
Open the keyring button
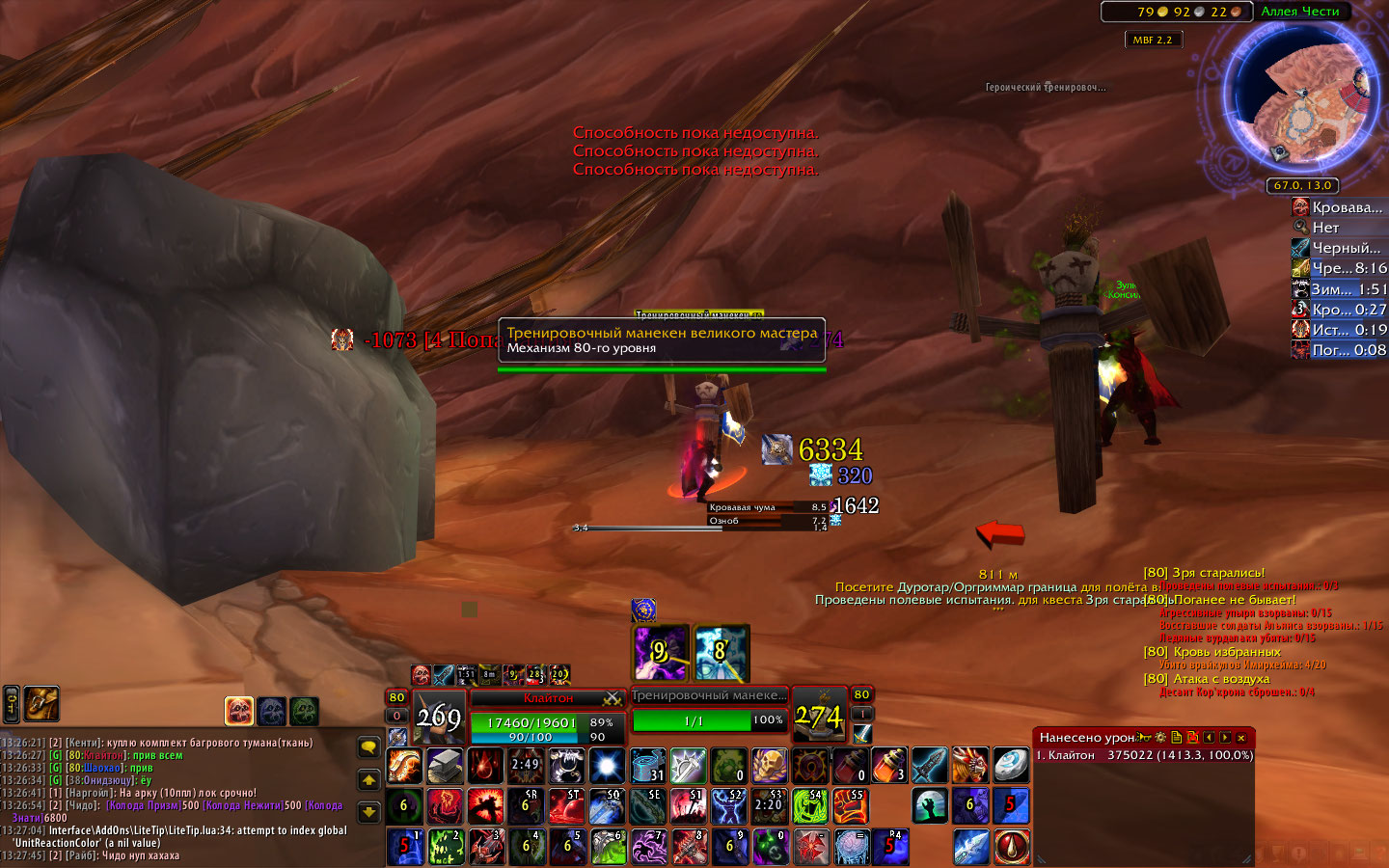tap(11, 704)
